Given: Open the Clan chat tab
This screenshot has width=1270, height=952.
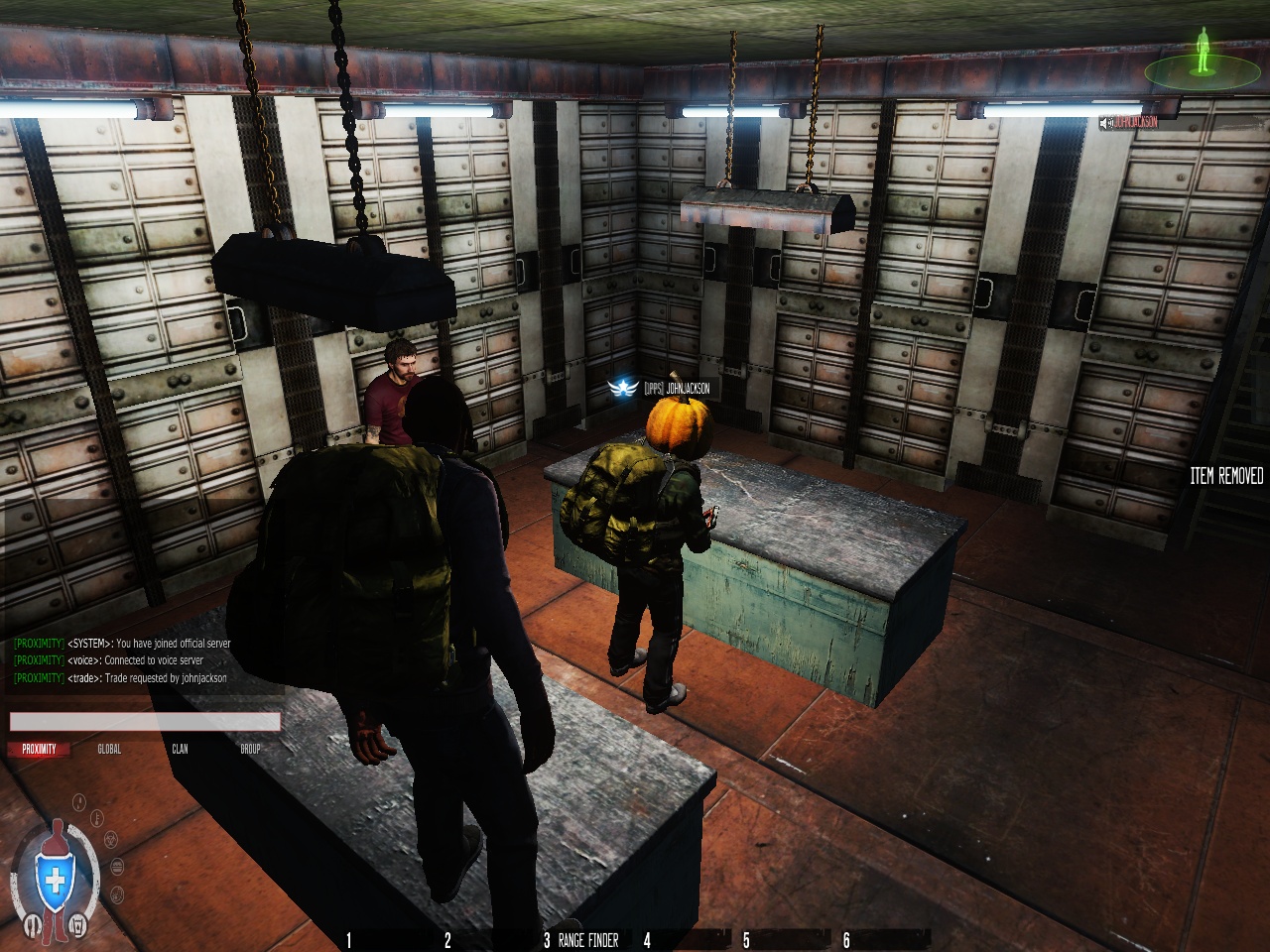Looking at the screenshot, I should (180, 749).
